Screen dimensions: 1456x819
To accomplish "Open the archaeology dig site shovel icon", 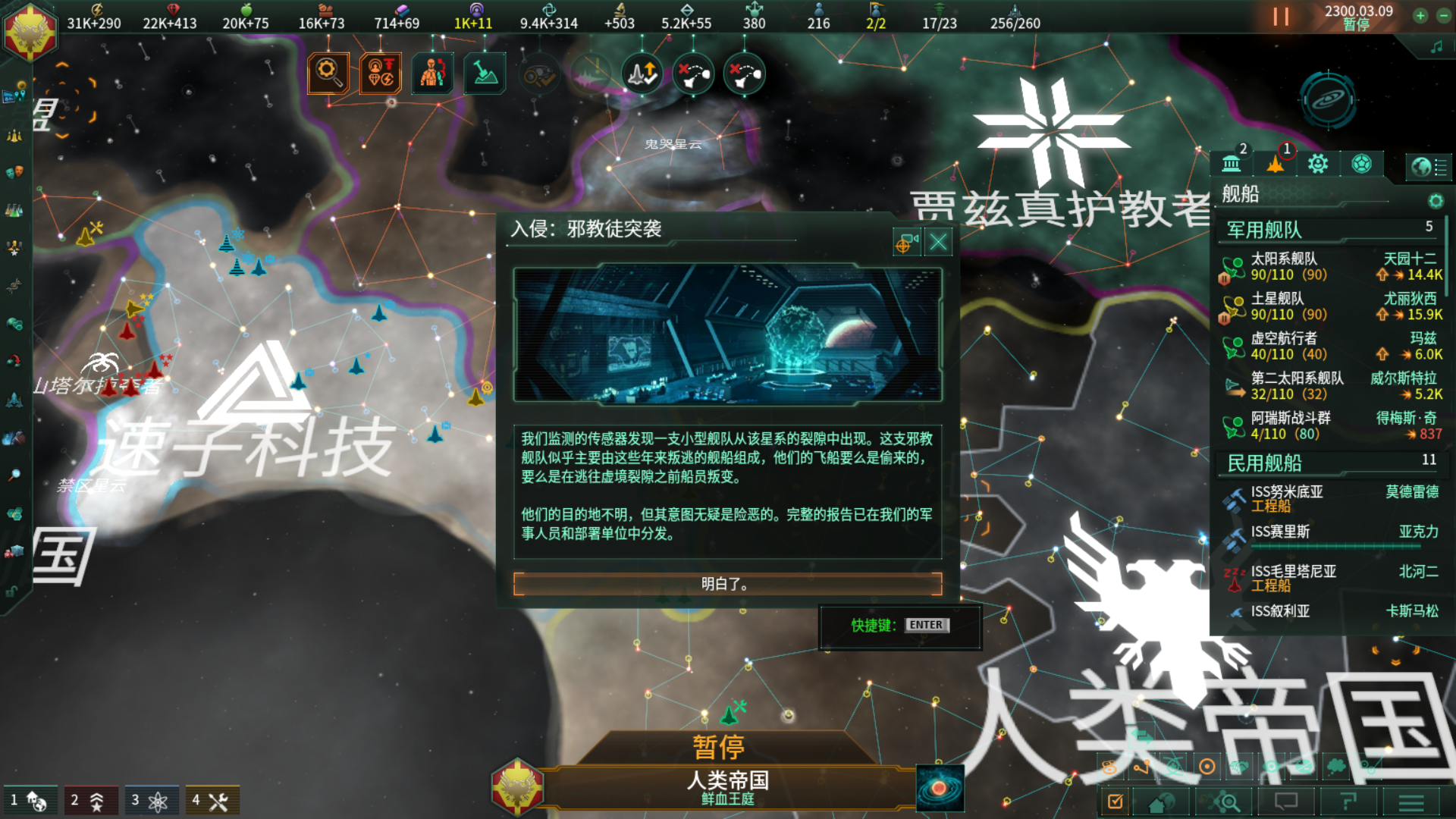I will (x=483, y=73).
